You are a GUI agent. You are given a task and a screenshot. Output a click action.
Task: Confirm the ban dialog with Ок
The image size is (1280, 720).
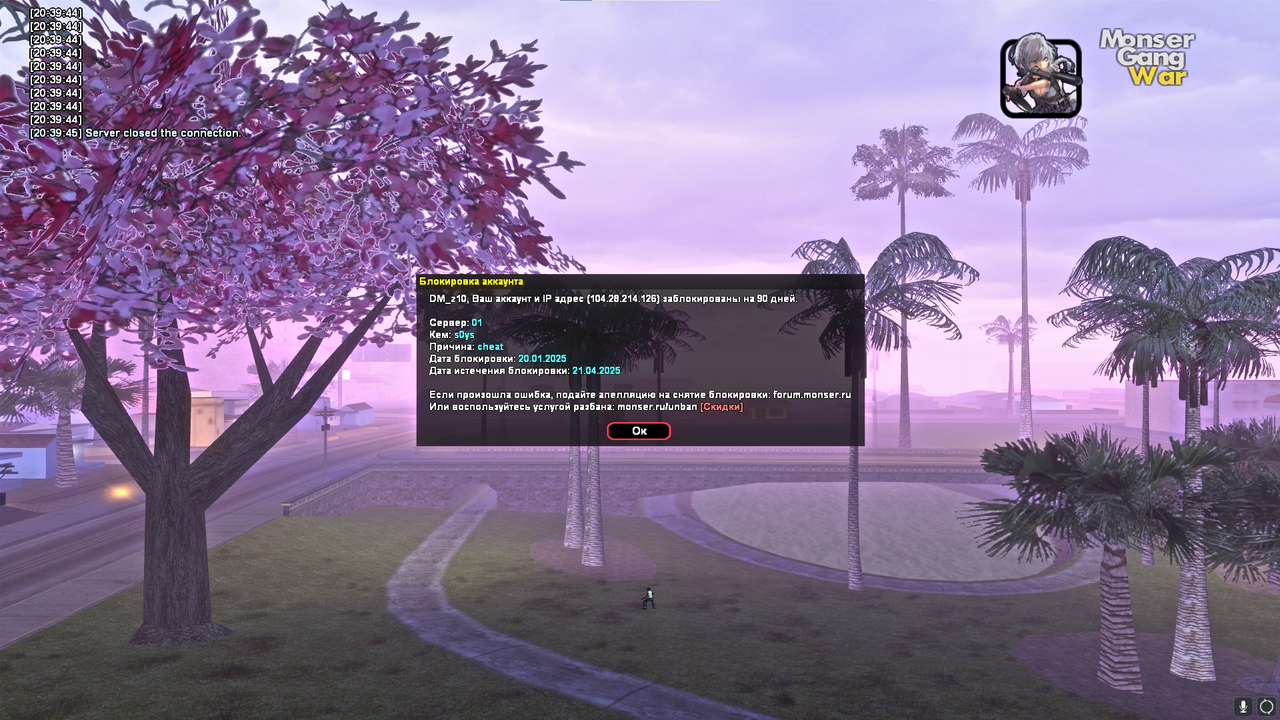(x=638, y=431)
